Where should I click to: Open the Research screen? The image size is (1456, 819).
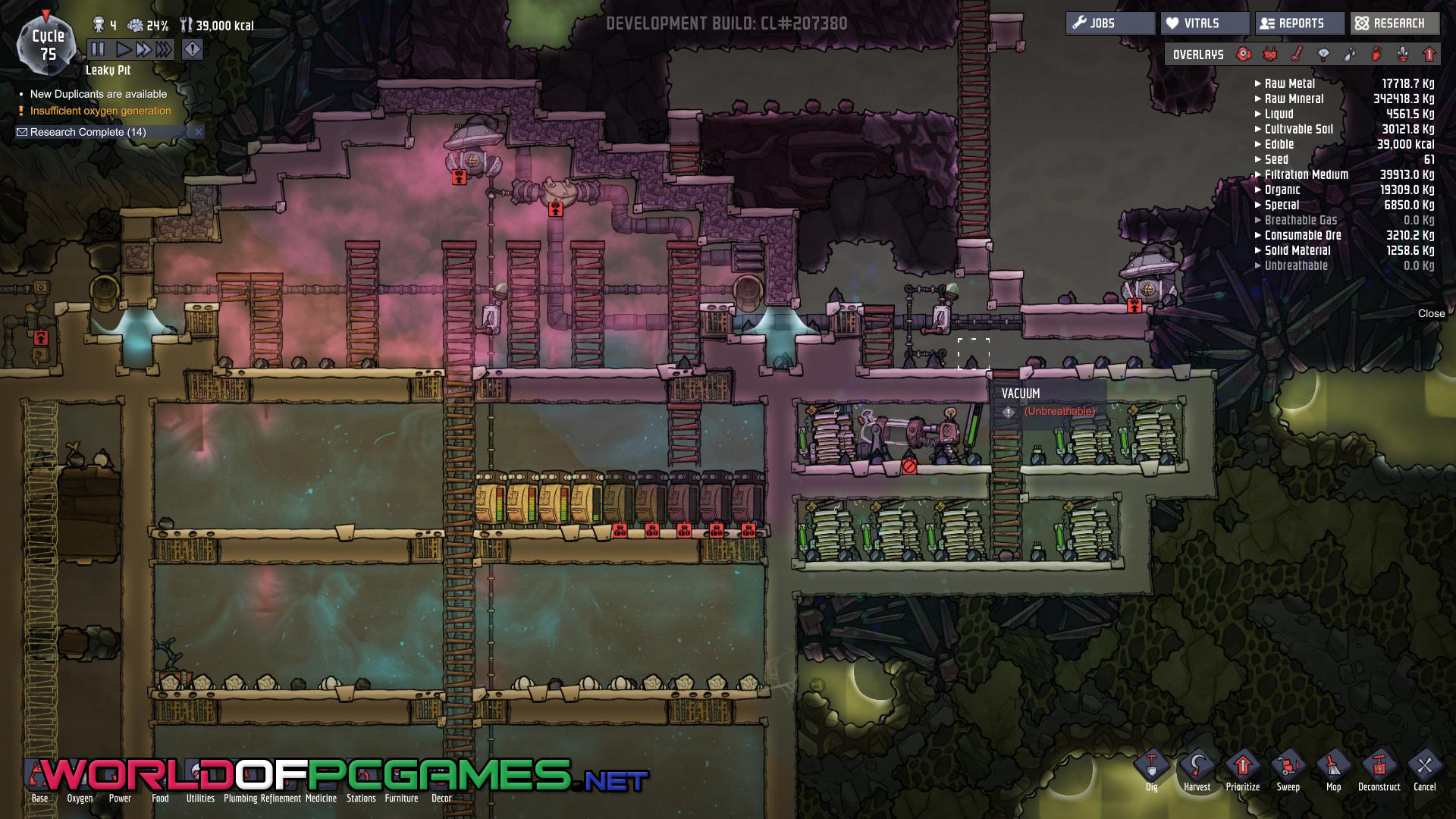1395,24
